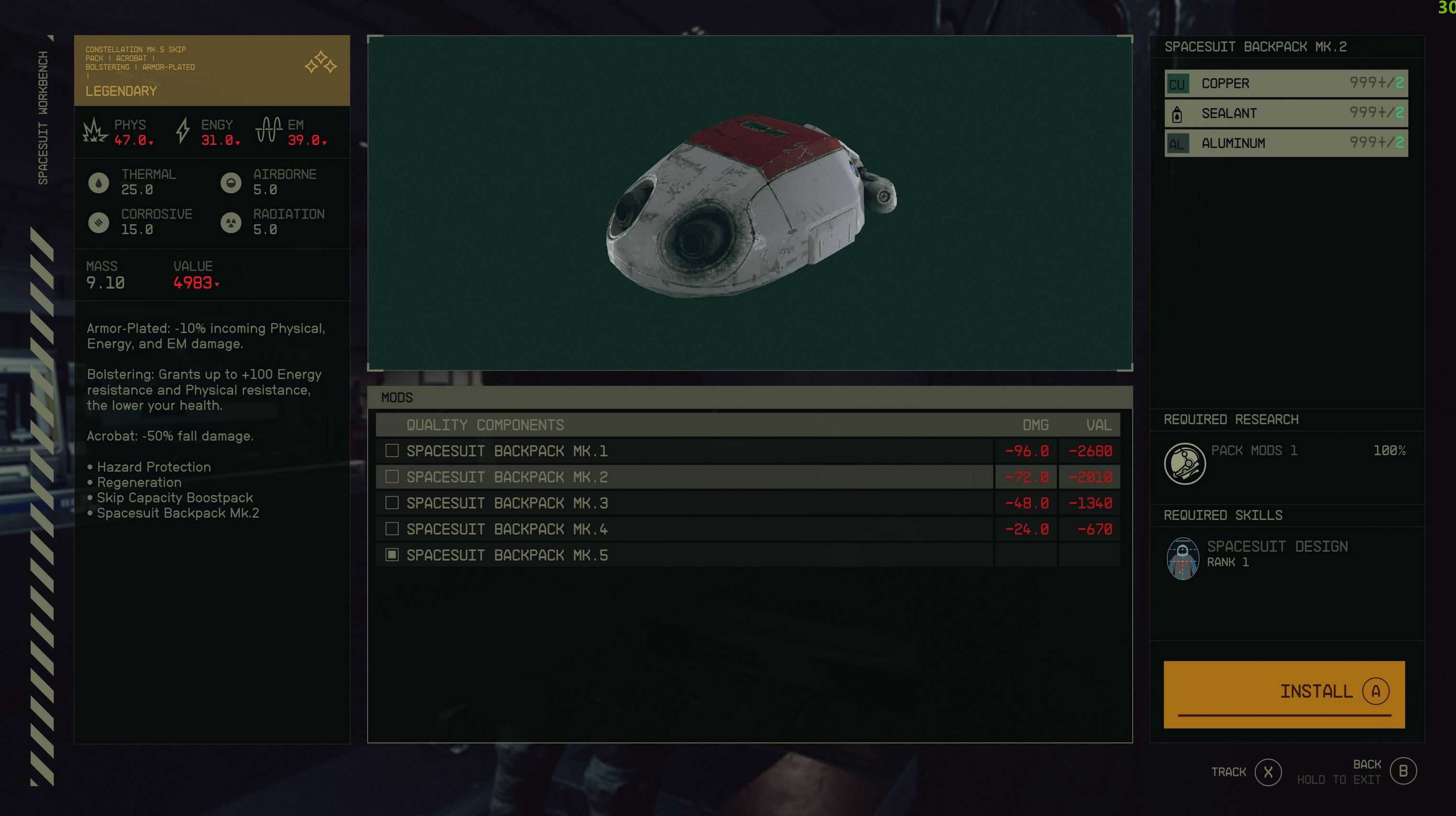Image resolution: width=1456 pixels, height=816 pixels.
Task: Go back from the workbench
Action: tap(1402, 772)
